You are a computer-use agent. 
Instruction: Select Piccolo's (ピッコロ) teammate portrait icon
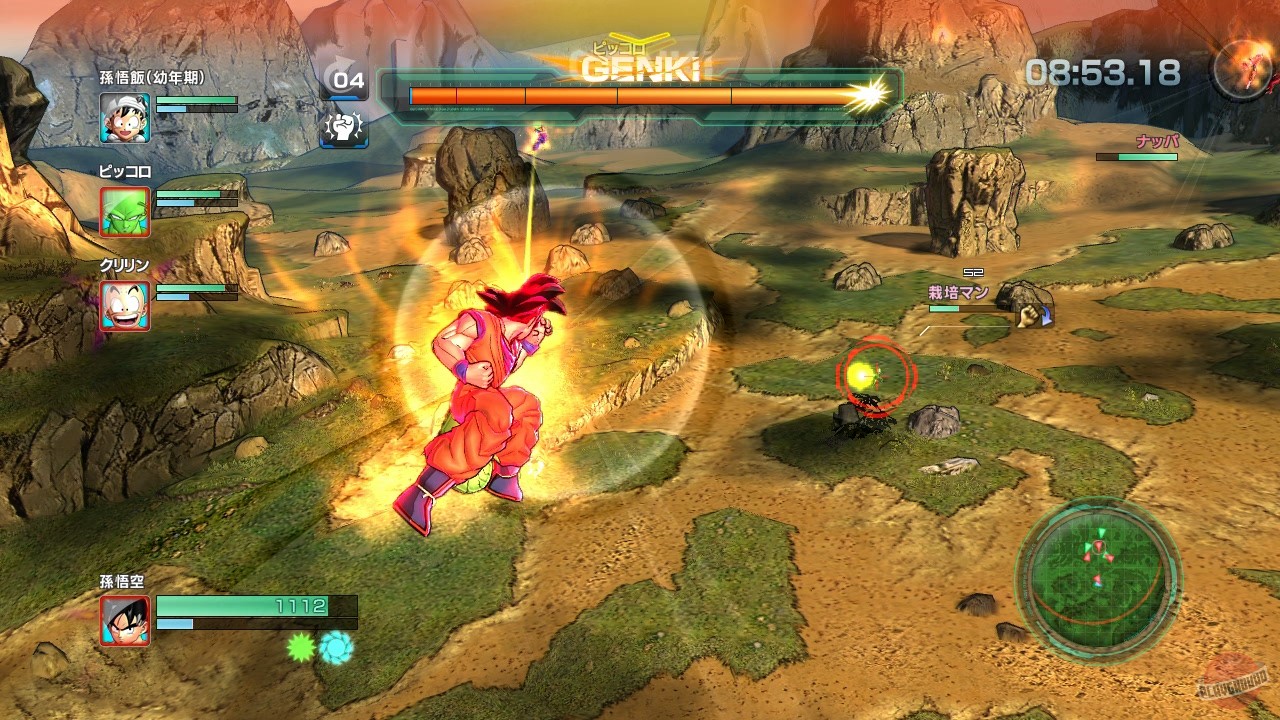(124, 210)
